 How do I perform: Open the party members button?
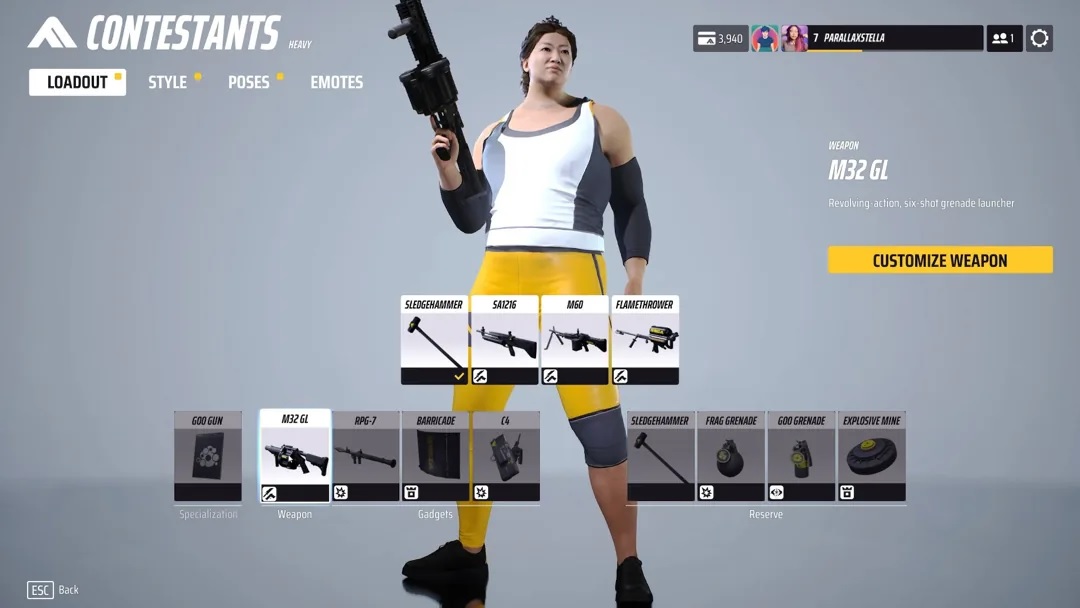(1003, 38)
